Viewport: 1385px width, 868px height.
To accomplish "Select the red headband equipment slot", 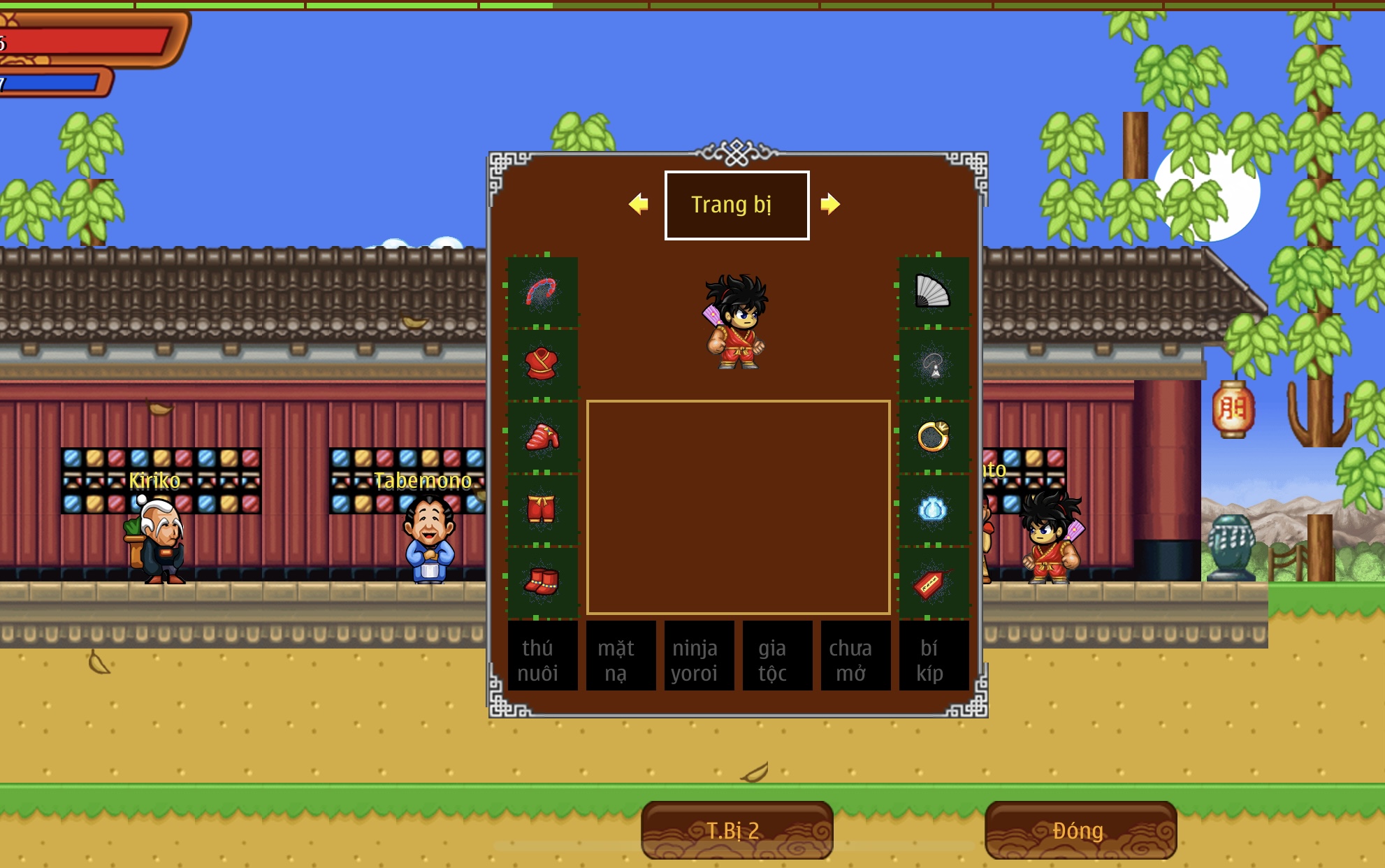I will point(542,292).
